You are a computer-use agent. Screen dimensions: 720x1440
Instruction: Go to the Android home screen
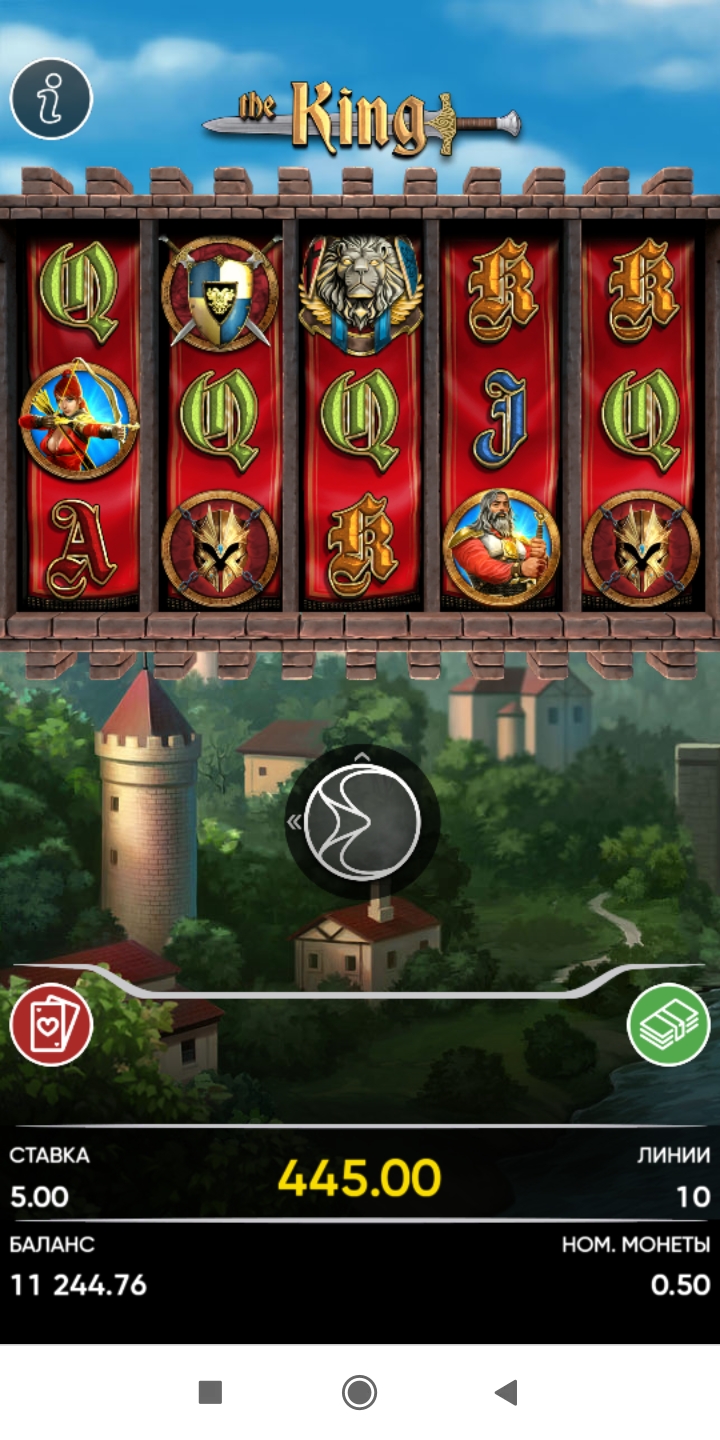tap(359, 1392)
